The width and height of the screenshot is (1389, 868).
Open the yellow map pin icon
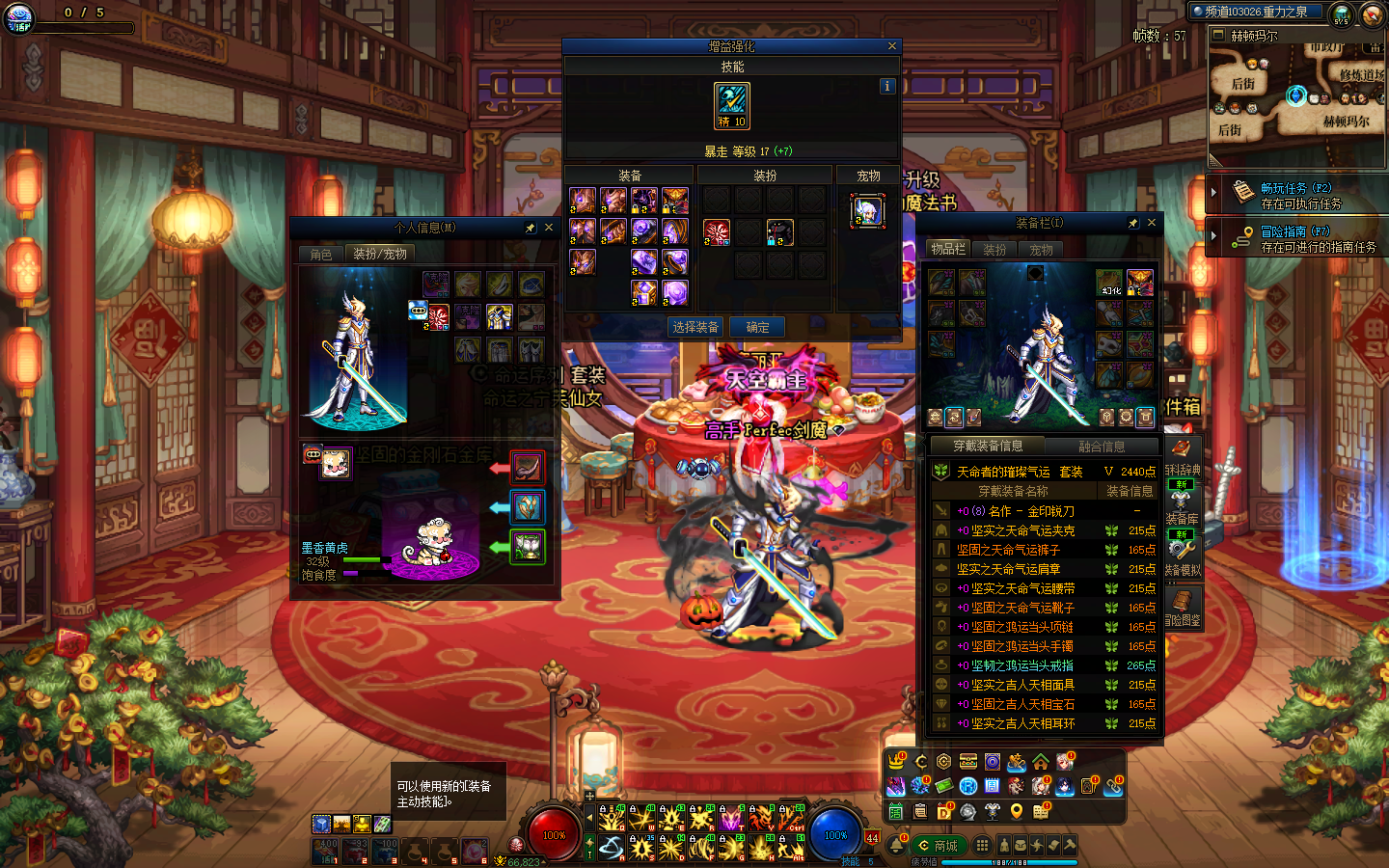(1017, 812)
